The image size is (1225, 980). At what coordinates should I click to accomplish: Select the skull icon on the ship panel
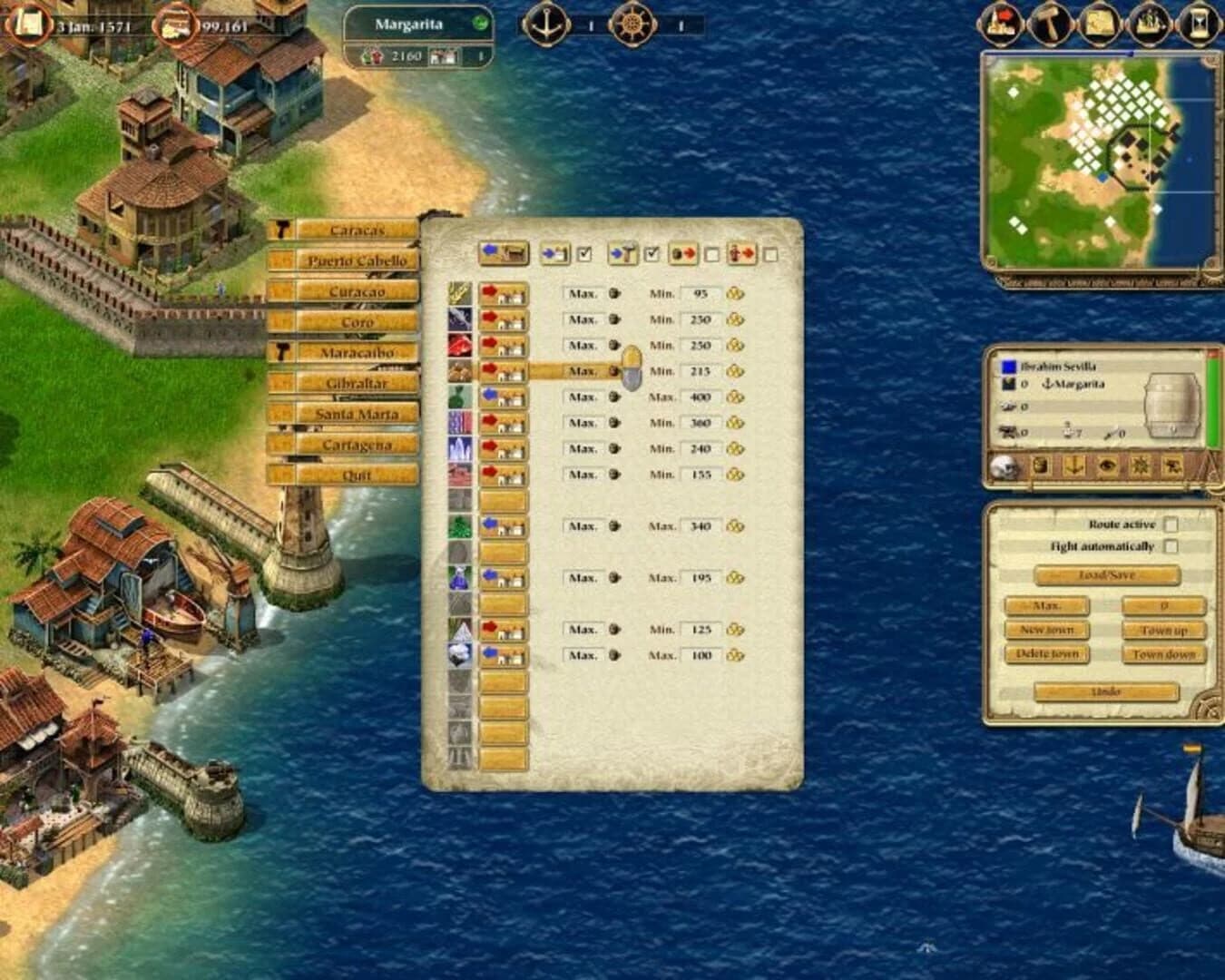point(1004,465)
